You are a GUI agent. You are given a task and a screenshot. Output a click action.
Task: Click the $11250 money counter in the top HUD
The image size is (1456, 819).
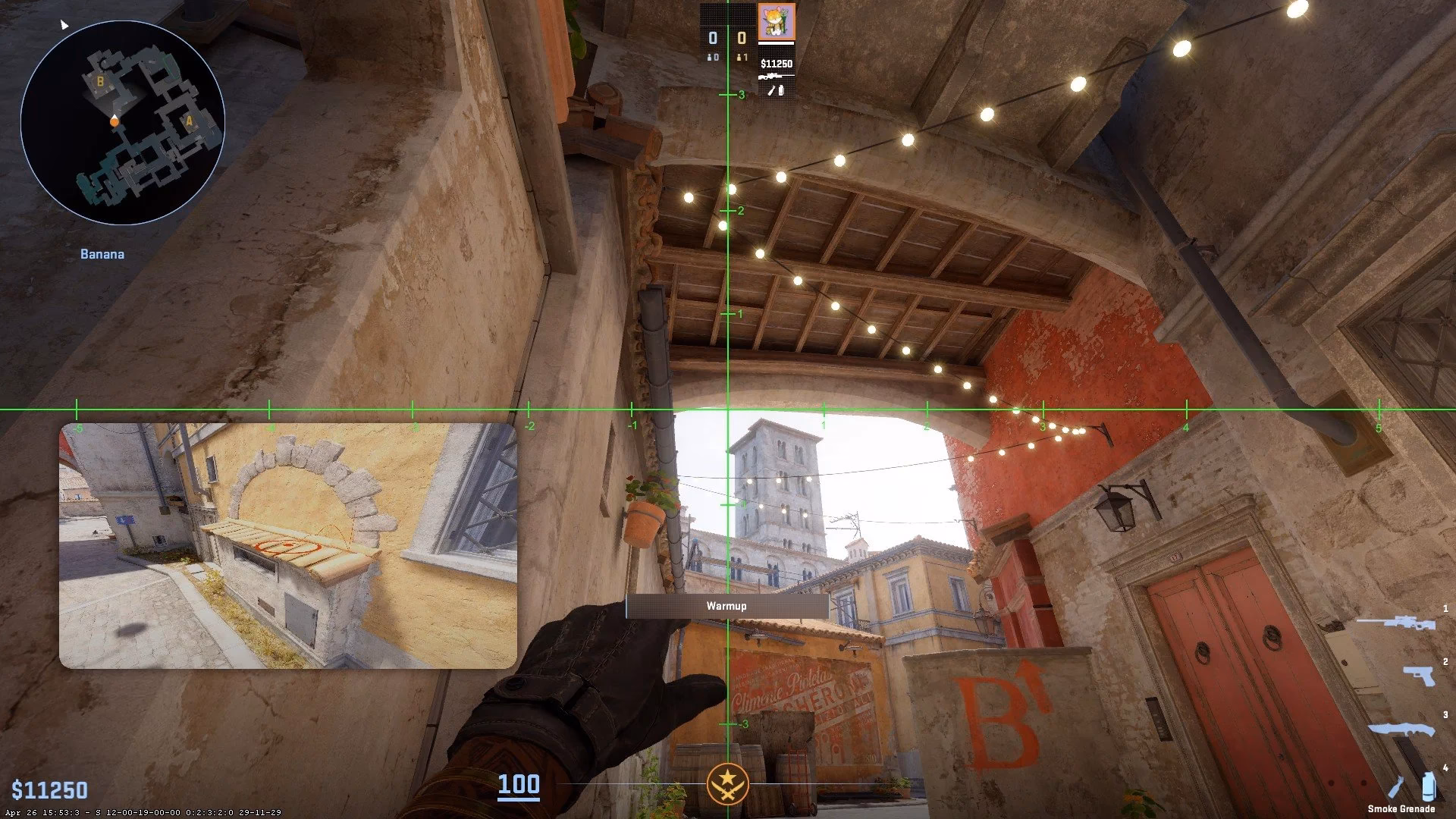pos(777,64)
